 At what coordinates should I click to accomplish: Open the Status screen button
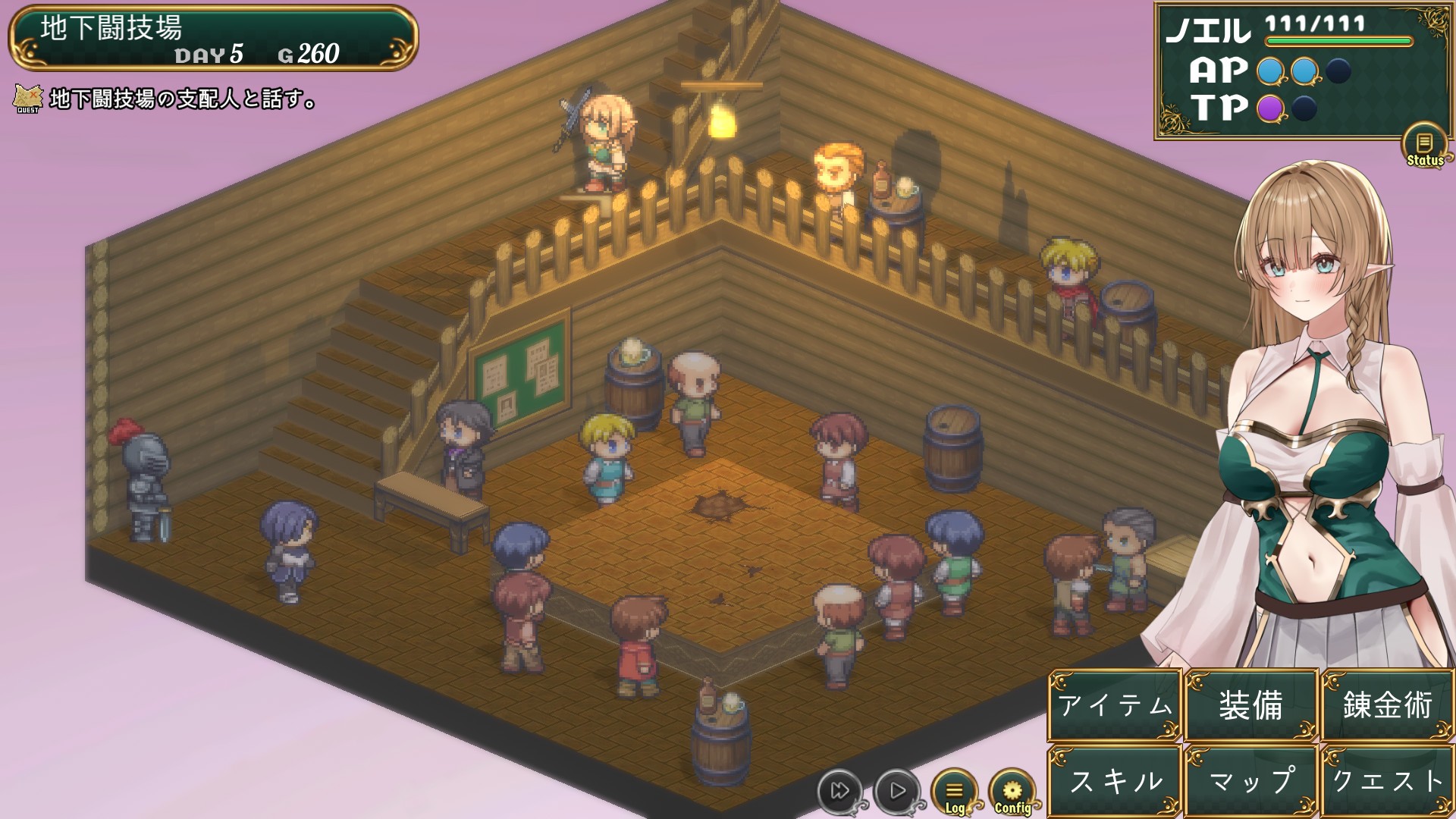click(x=1425, y=146)
